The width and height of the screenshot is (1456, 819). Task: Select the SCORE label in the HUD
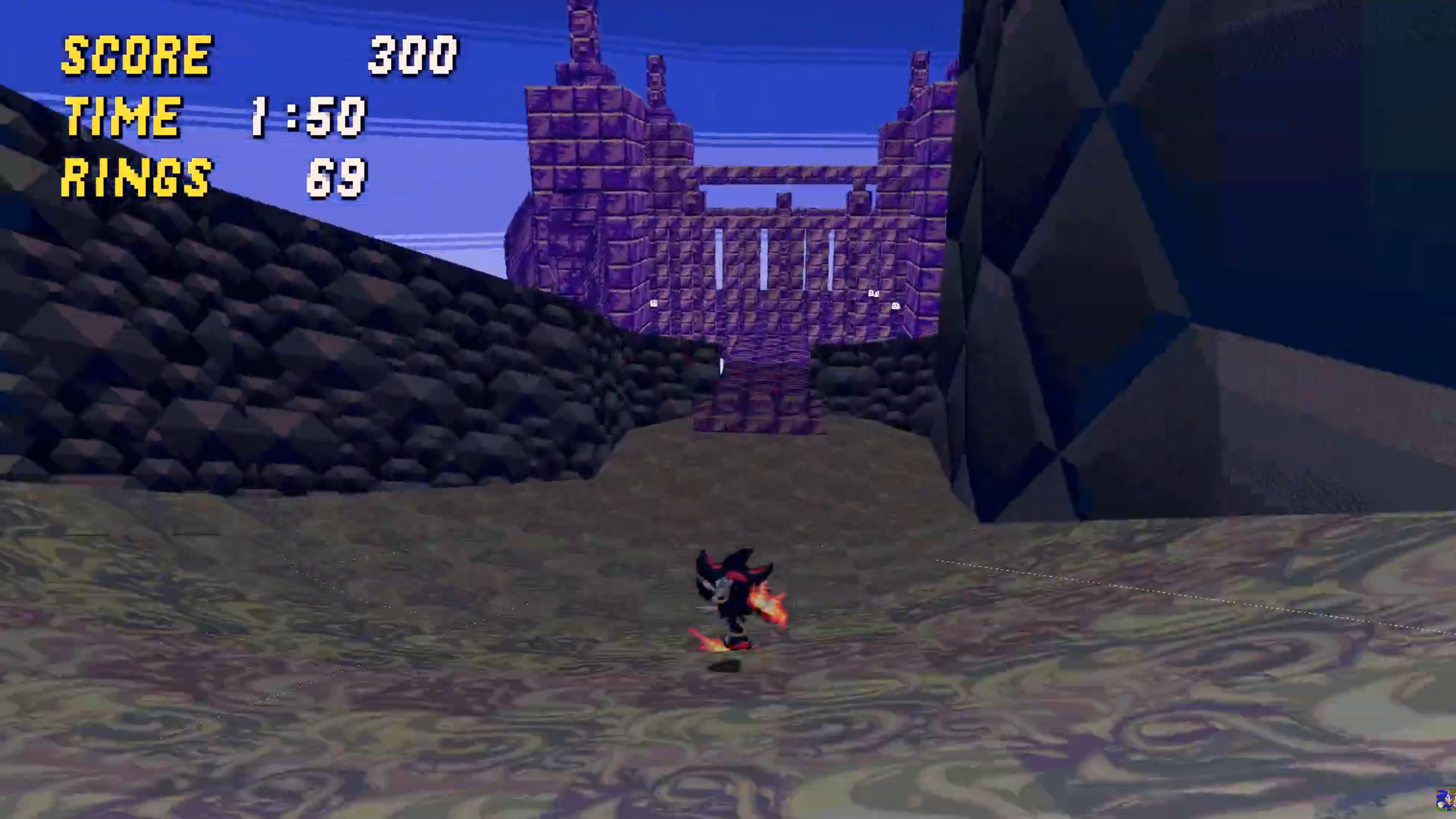[135, 55]
